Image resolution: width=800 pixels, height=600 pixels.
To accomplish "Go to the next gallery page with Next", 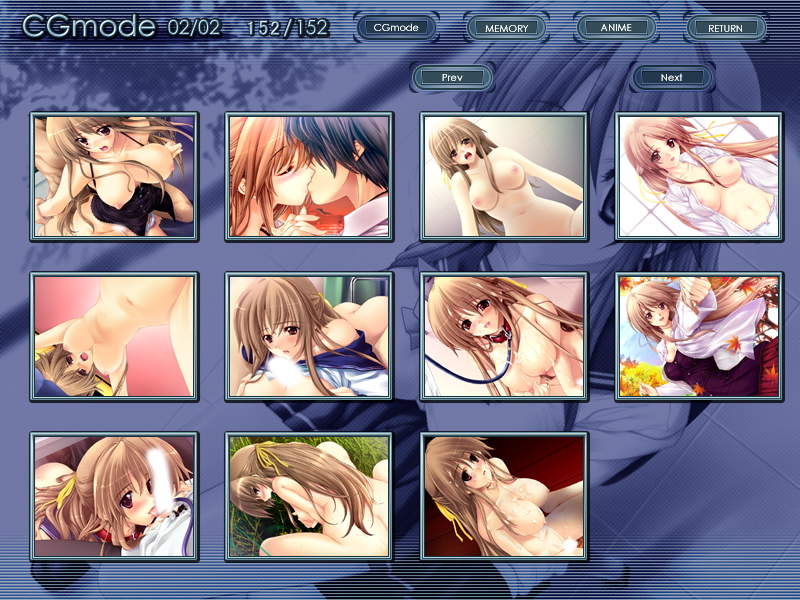I will point(672,77).
